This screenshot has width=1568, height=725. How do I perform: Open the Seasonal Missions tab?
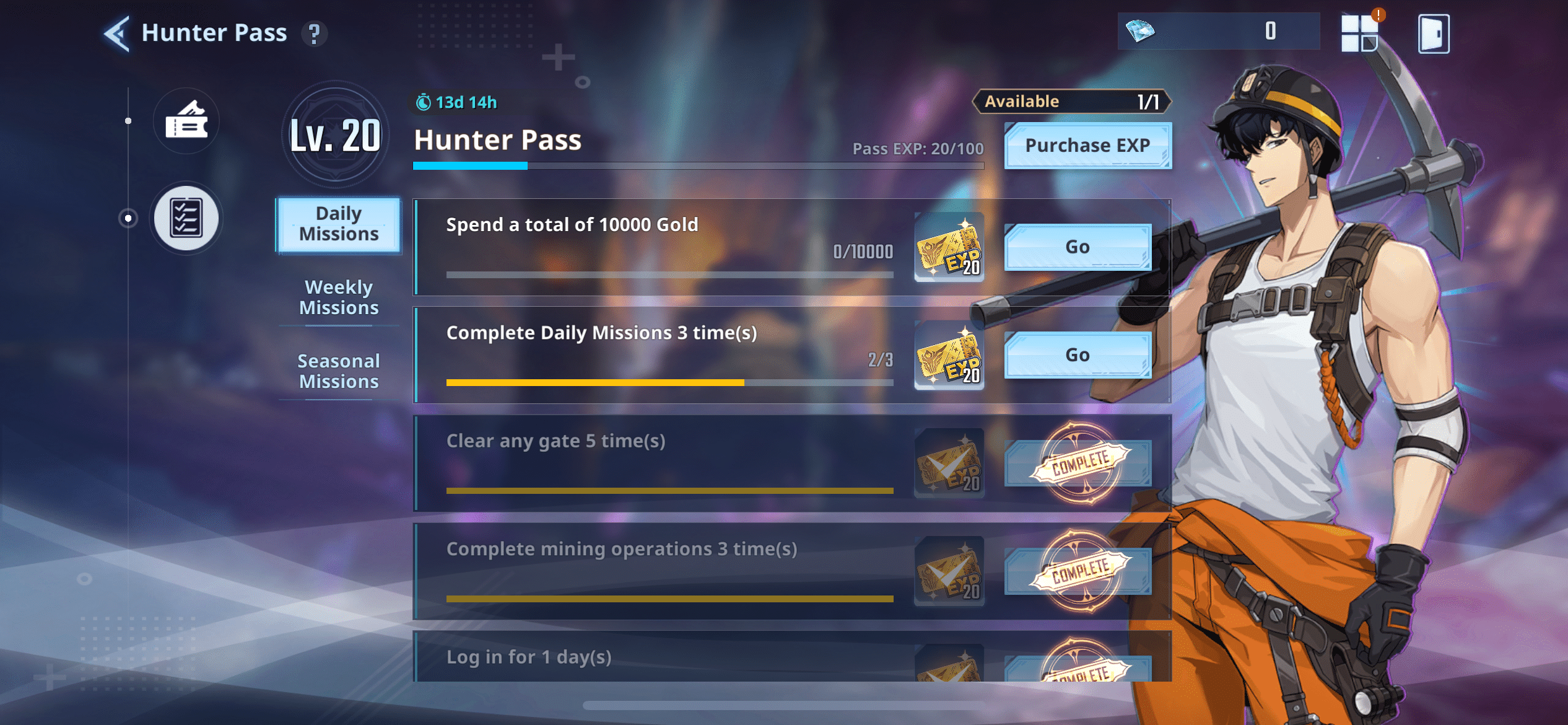pyautogui.click(x=339, y=371)
